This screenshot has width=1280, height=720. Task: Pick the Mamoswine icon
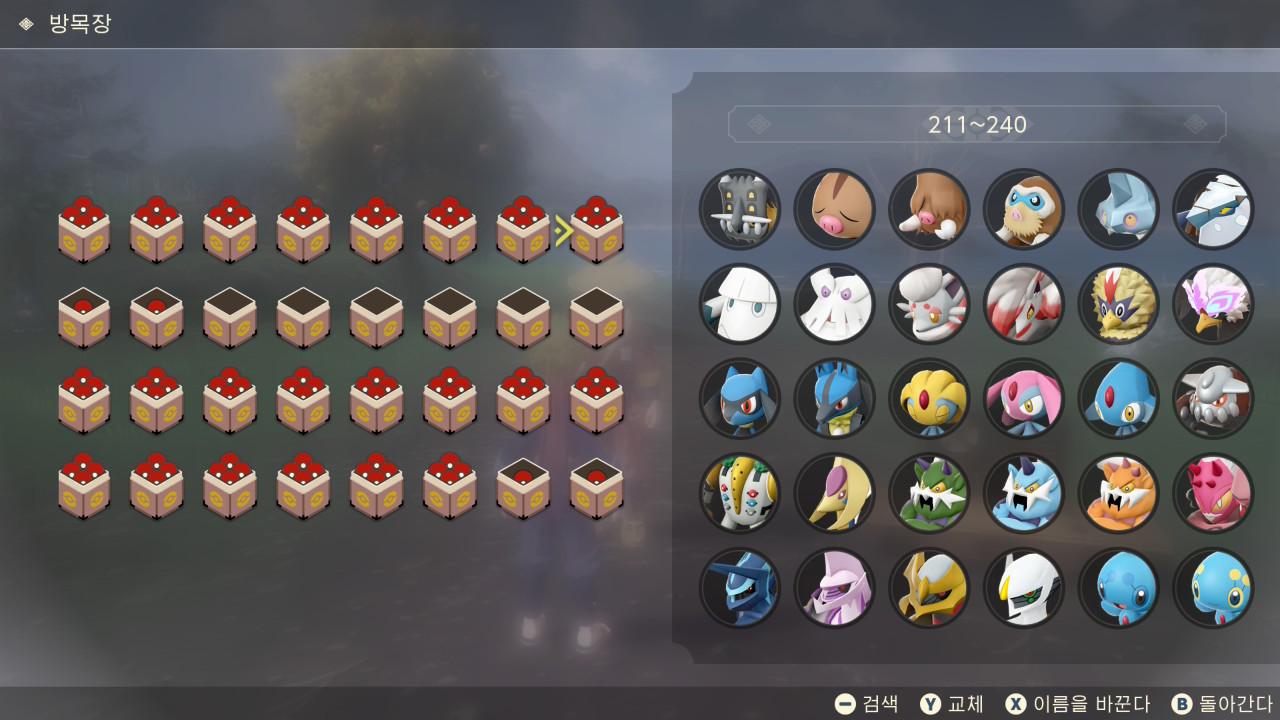point(1024,209)
